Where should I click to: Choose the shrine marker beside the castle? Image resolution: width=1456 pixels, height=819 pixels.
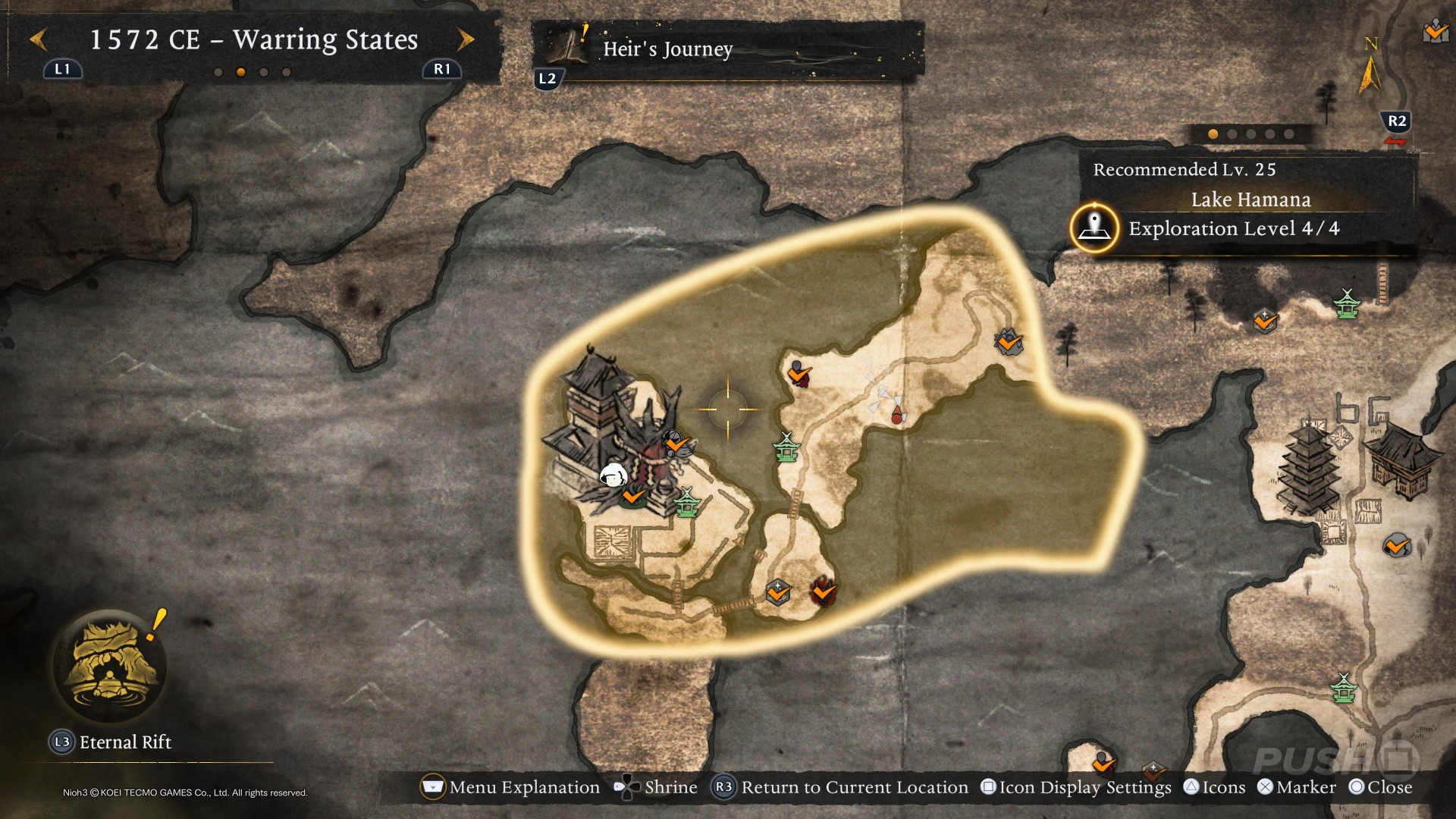coord(686,502)
